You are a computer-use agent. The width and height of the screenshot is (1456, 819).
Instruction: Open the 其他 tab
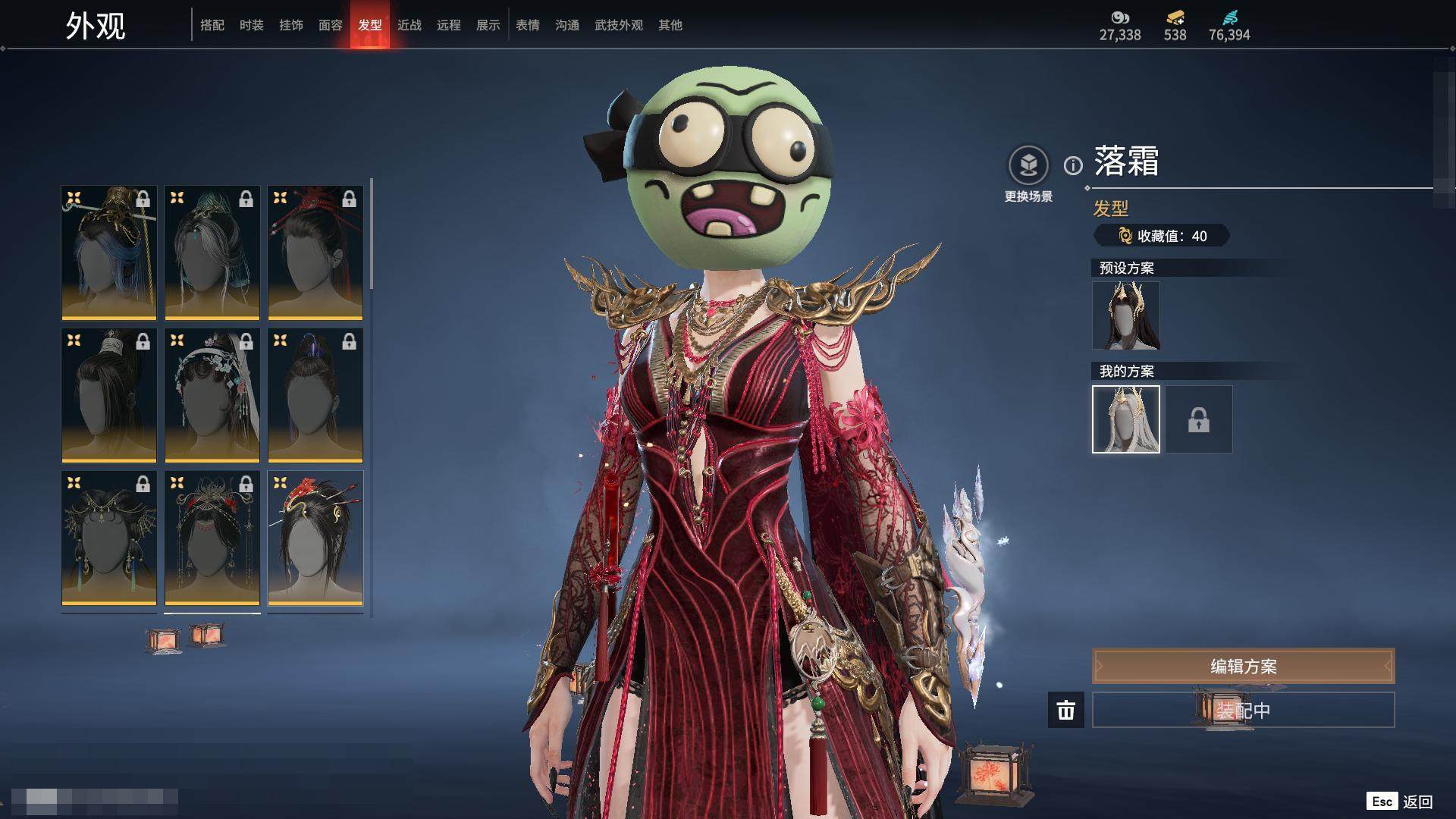(x=670, y=25)
